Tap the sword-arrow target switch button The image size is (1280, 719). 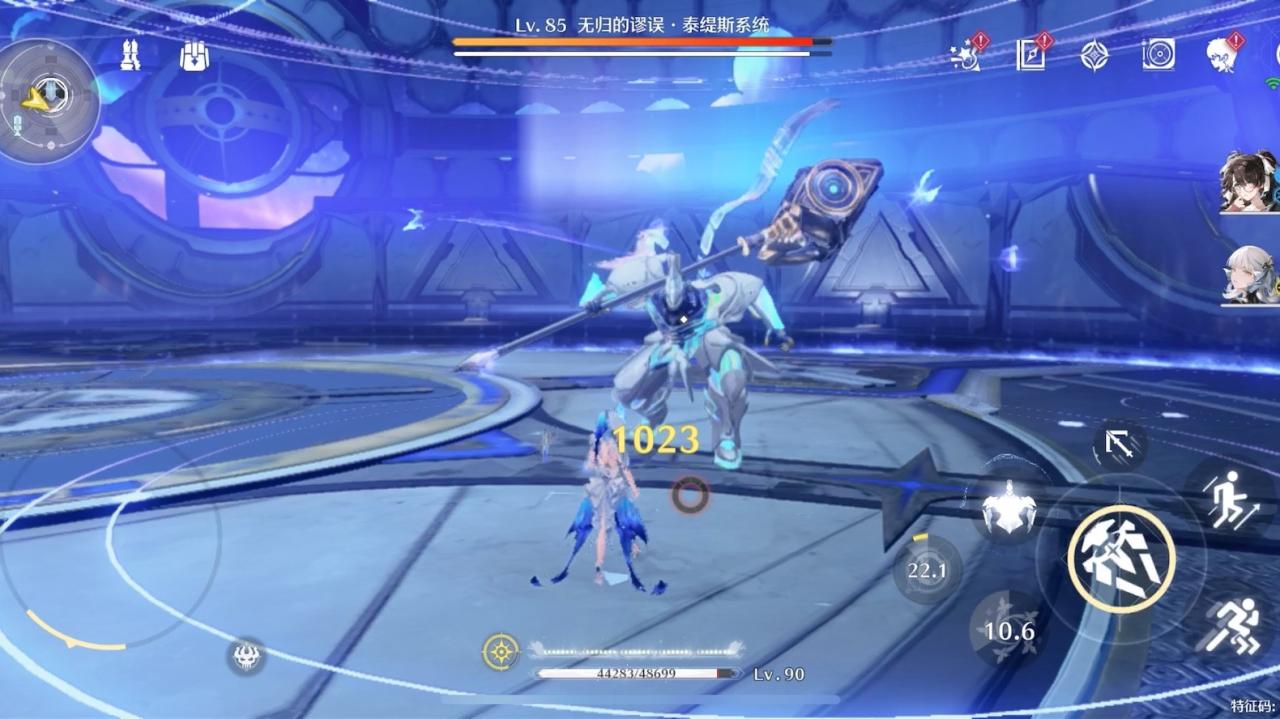click(1119, 445)
